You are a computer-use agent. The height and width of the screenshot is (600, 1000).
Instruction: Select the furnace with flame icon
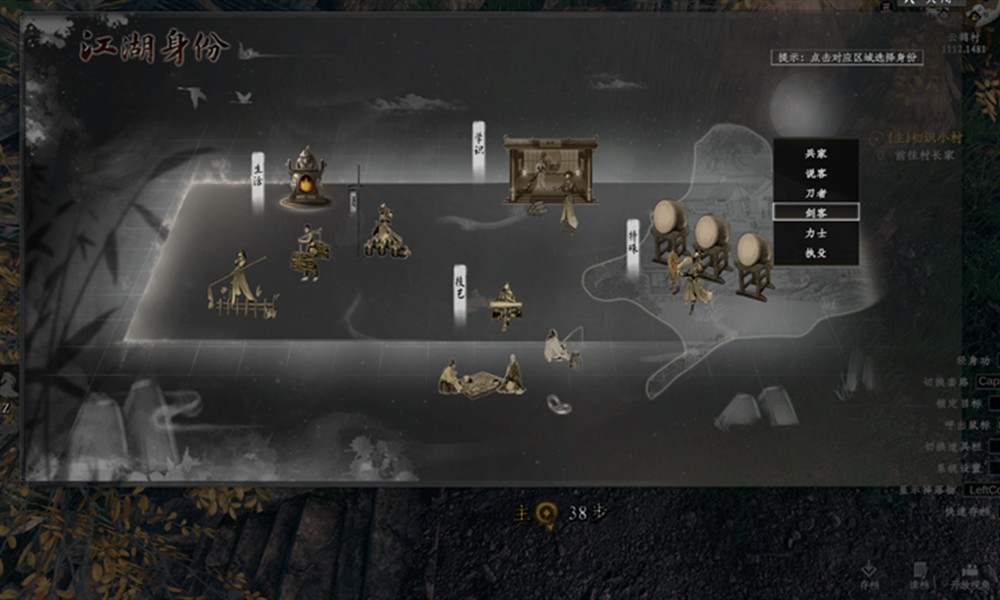tap(306, 179)
